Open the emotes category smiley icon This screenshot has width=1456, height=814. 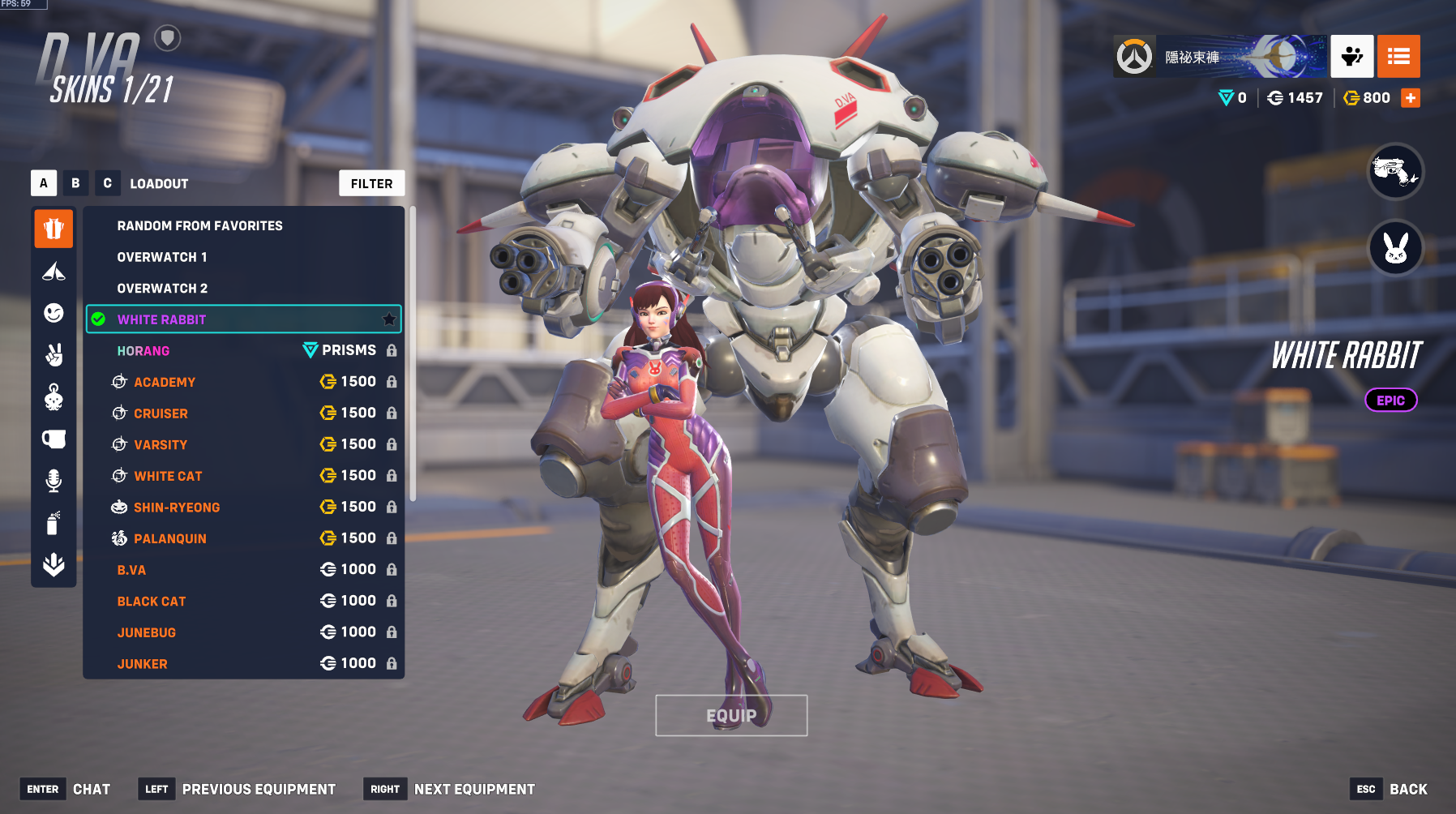point(54,313)
